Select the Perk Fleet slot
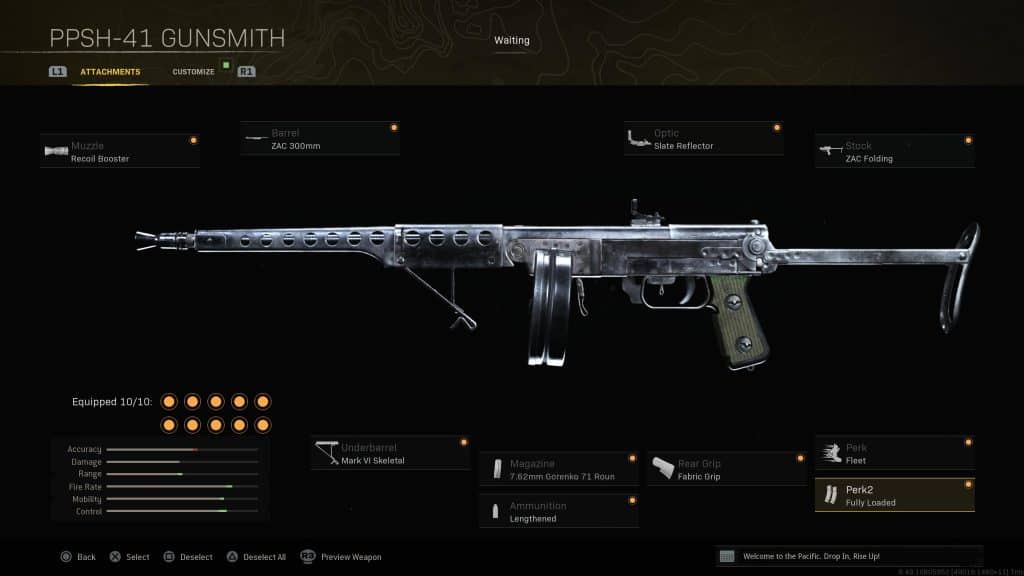The height and width of the screenshot is (576, 1024). 894,454
